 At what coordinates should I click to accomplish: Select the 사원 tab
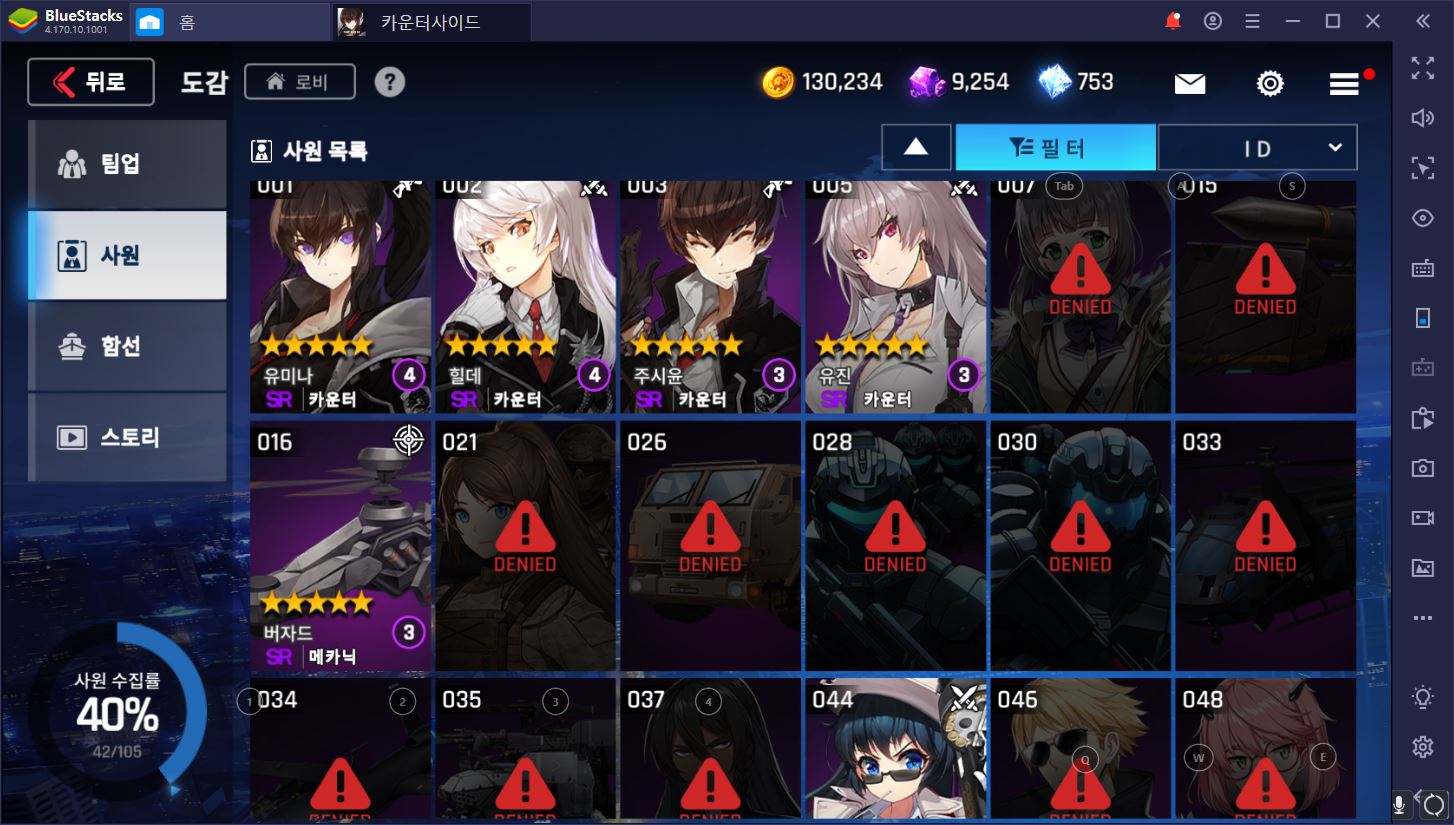(x=127, y=255)
